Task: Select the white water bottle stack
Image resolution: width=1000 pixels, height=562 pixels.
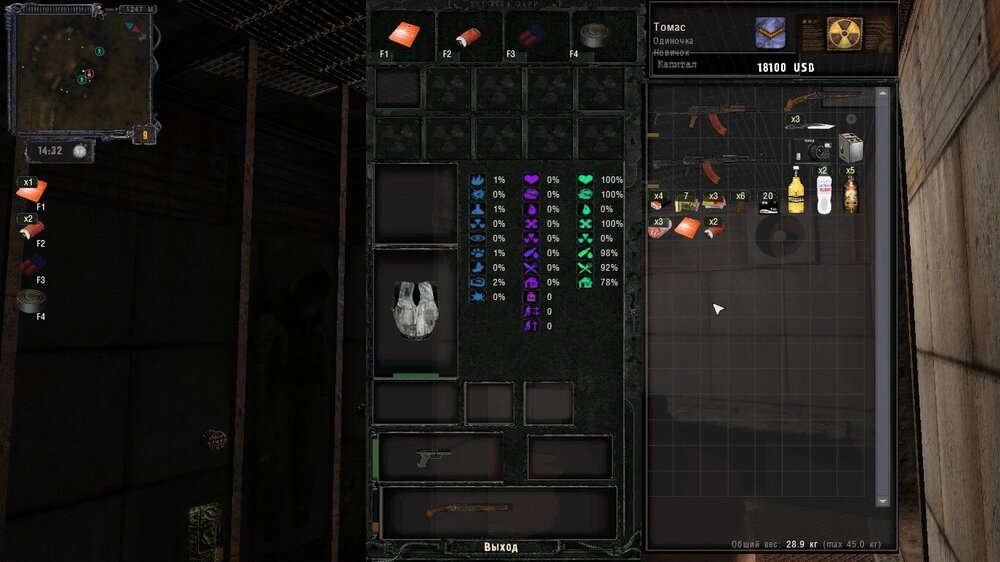Action: (x=823, y=190)
